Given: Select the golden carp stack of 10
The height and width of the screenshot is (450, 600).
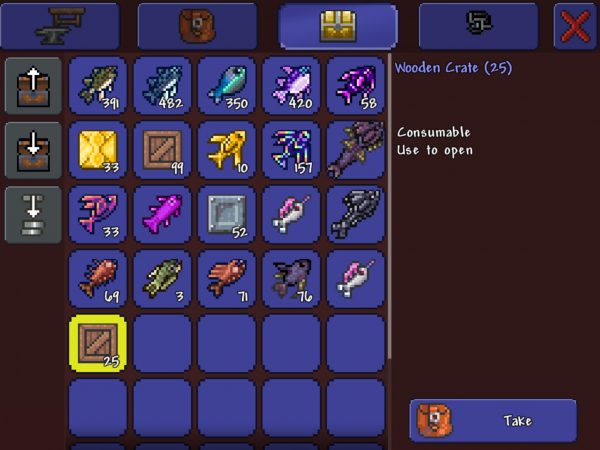Looking at the screenshot, I should coord(227,150).
